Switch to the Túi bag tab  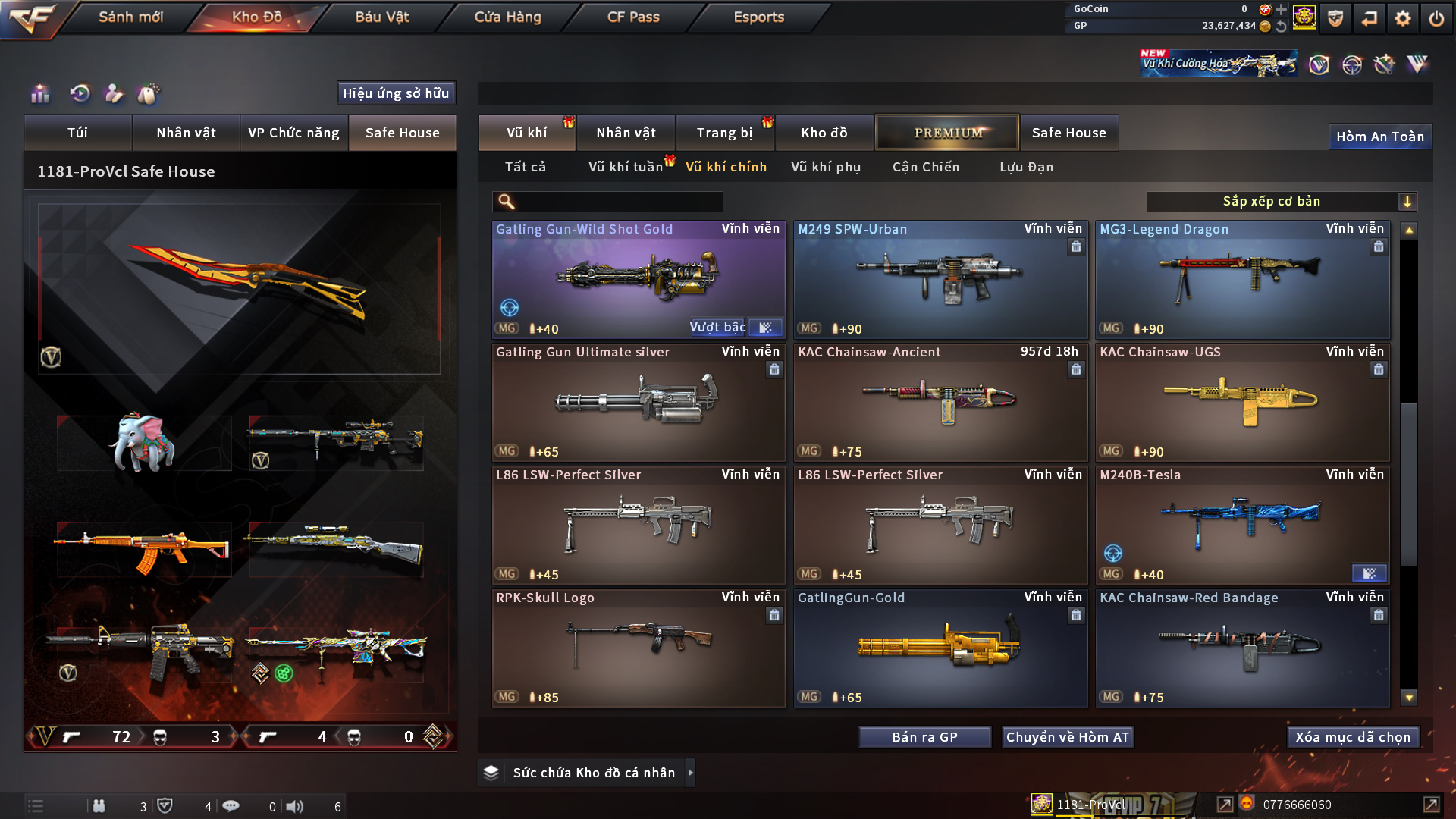pyautogui.click(x=77, y=133)
